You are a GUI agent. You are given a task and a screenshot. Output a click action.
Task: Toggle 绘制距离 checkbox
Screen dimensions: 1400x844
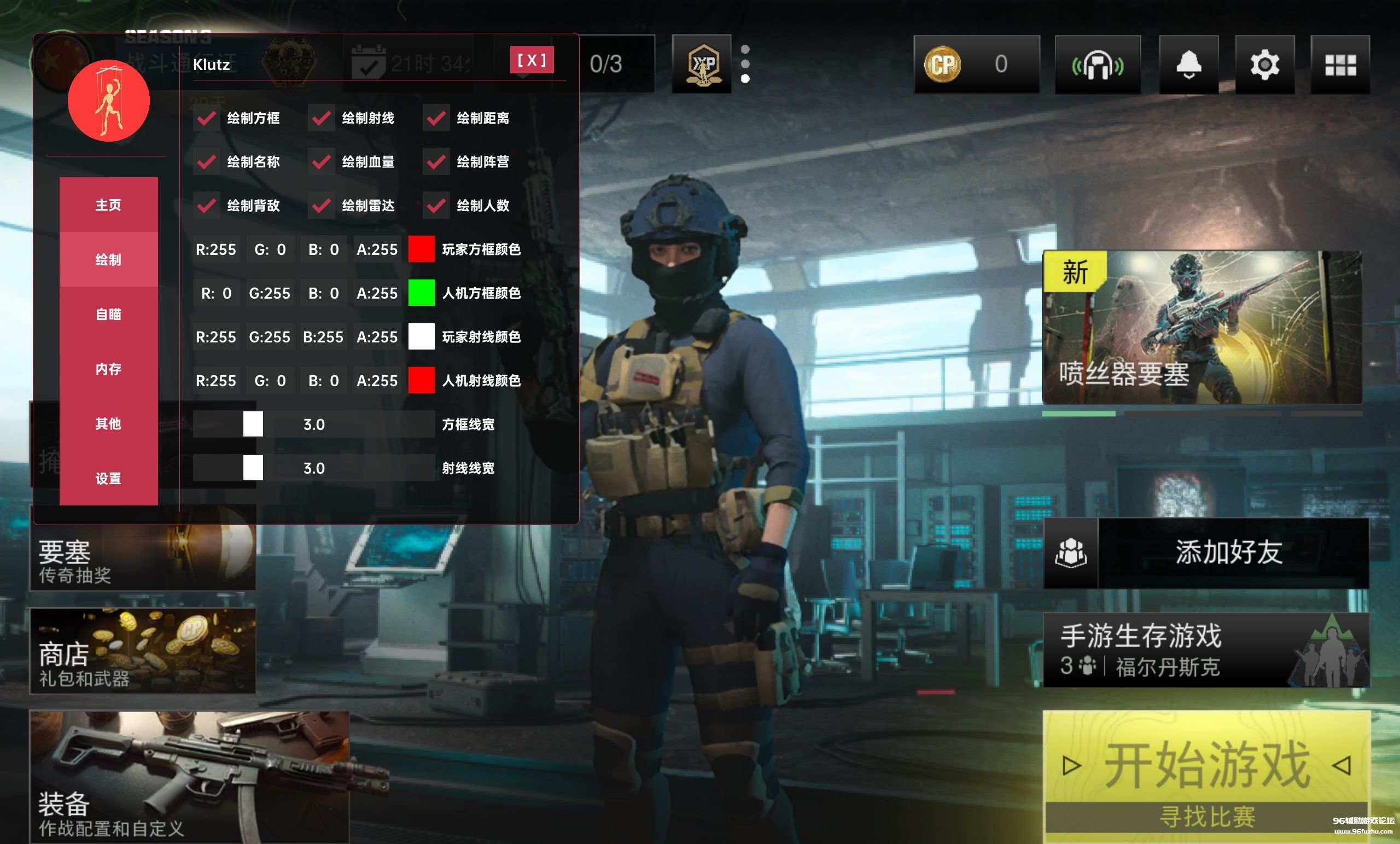(436, 118)
